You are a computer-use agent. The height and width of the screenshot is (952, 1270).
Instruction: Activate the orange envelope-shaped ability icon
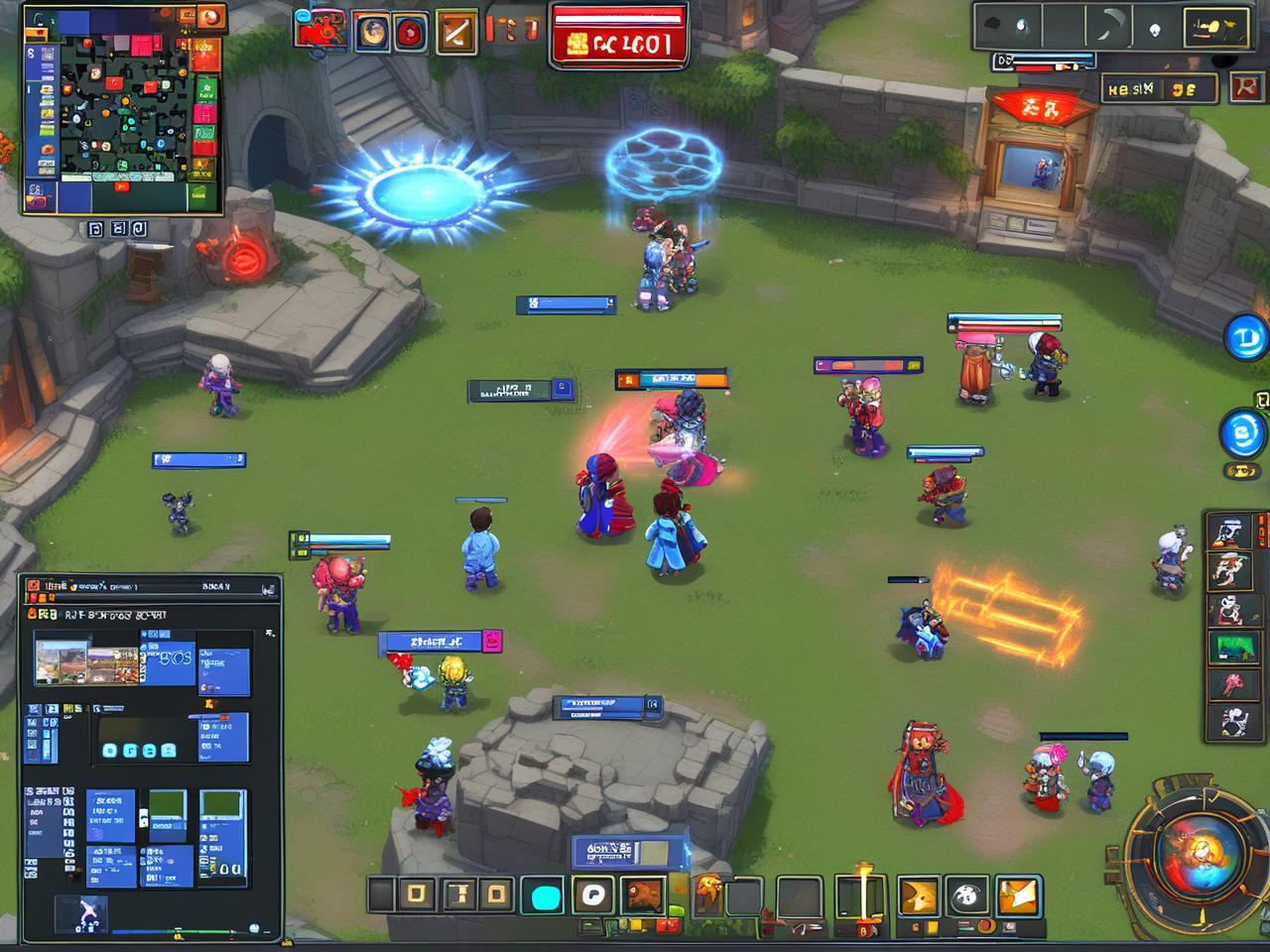point(1017,895)
